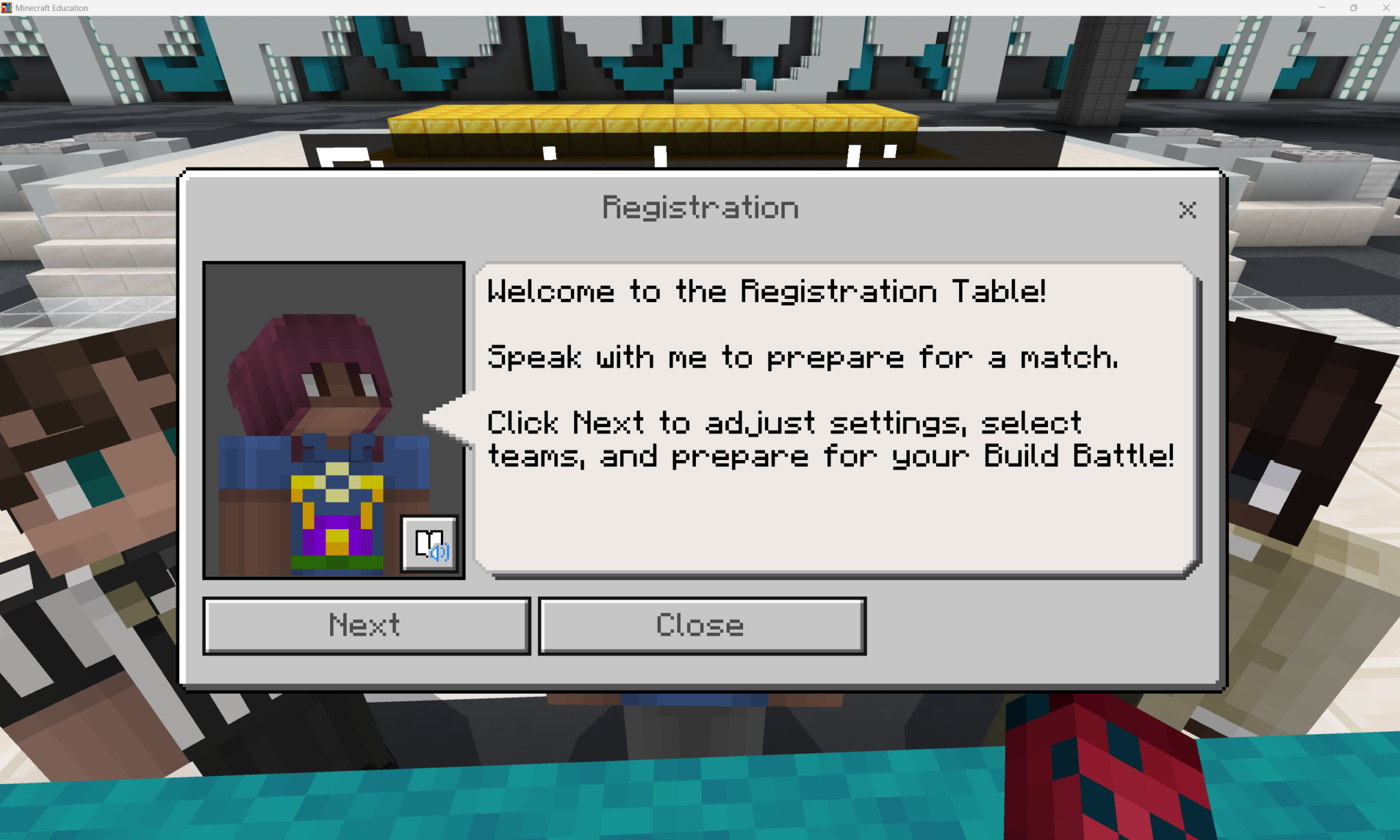This screenshot has height=840, width=1400.
Task: Restore down the Minecraft Education window
Action: pyautogui.click(x=1354, y=8)
